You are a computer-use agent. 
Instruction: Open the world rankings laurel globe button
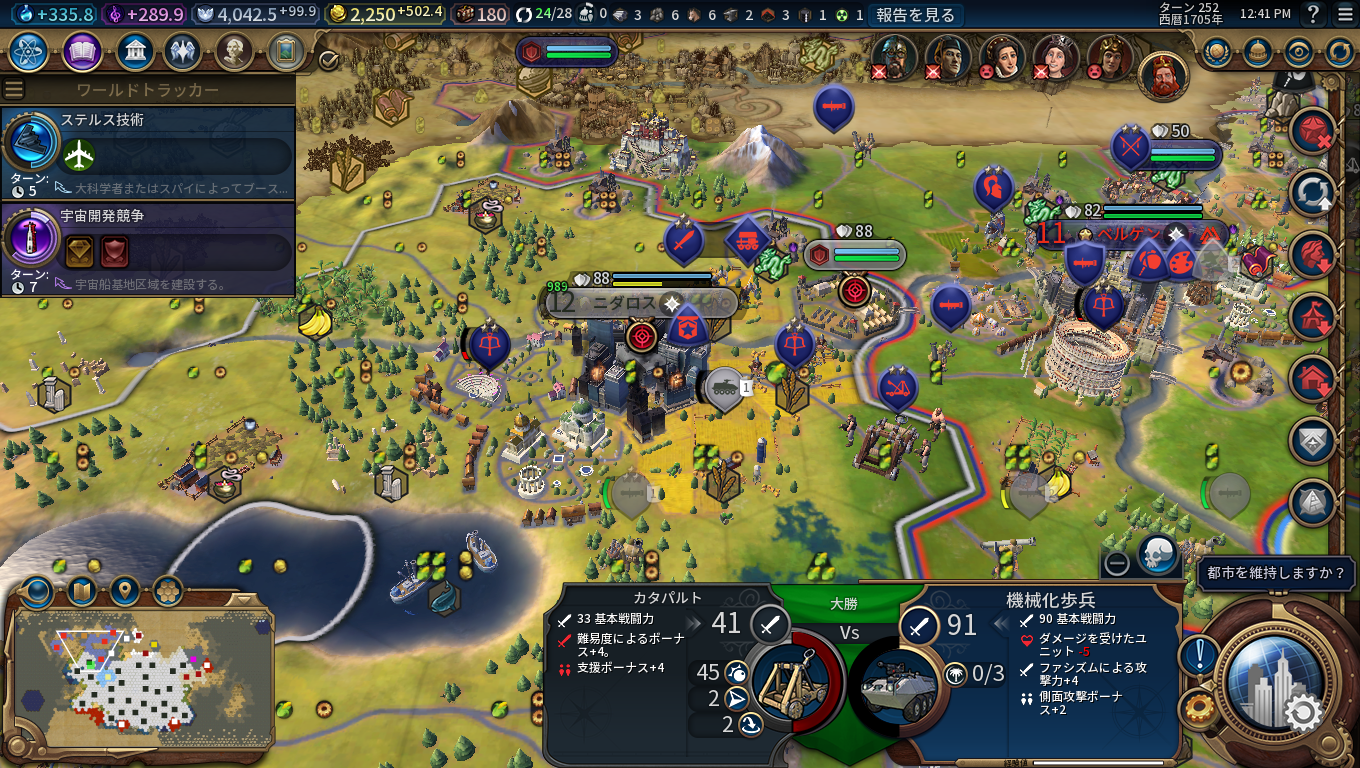(1217, 52)
